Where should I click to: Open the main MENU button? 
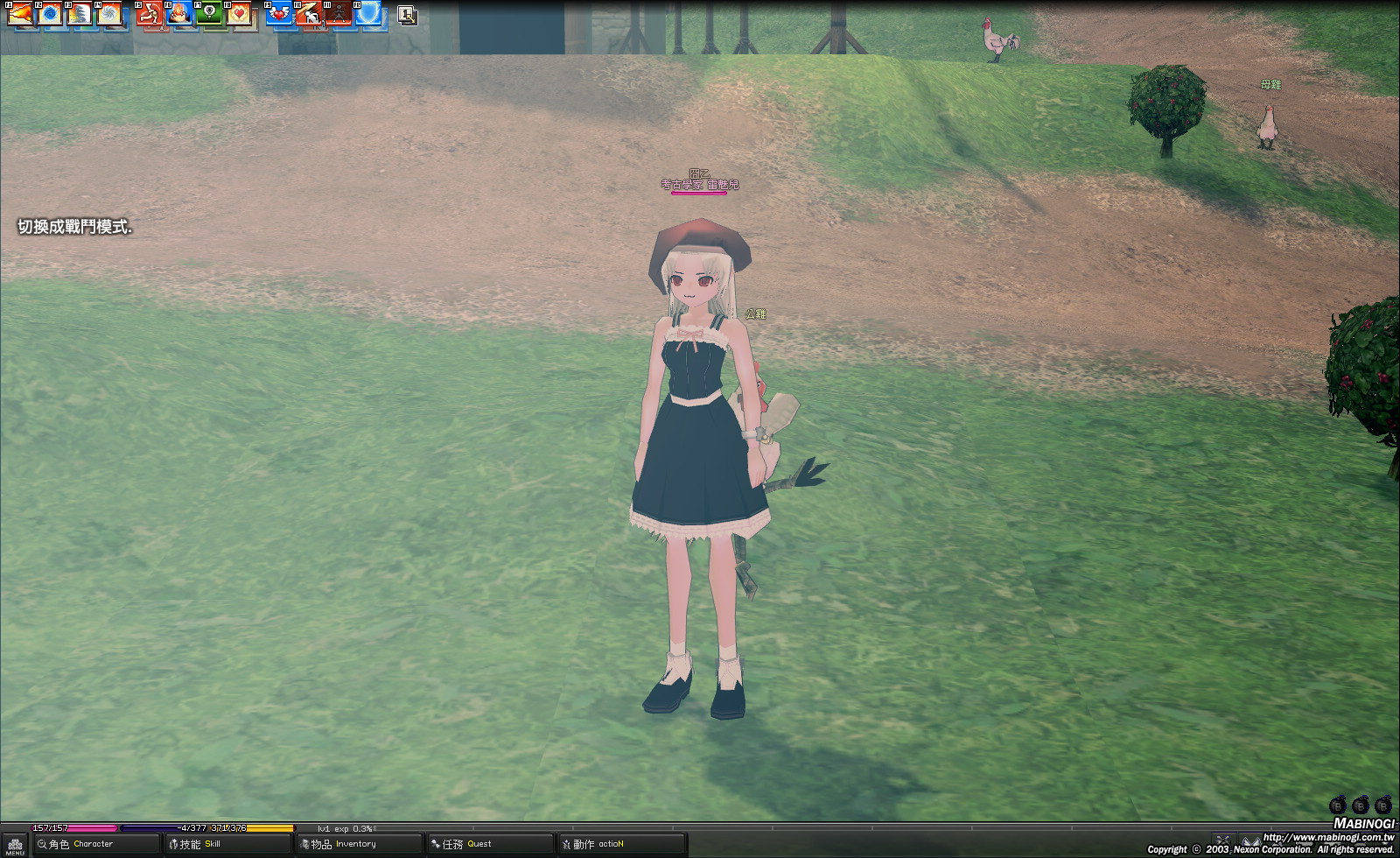15,846
